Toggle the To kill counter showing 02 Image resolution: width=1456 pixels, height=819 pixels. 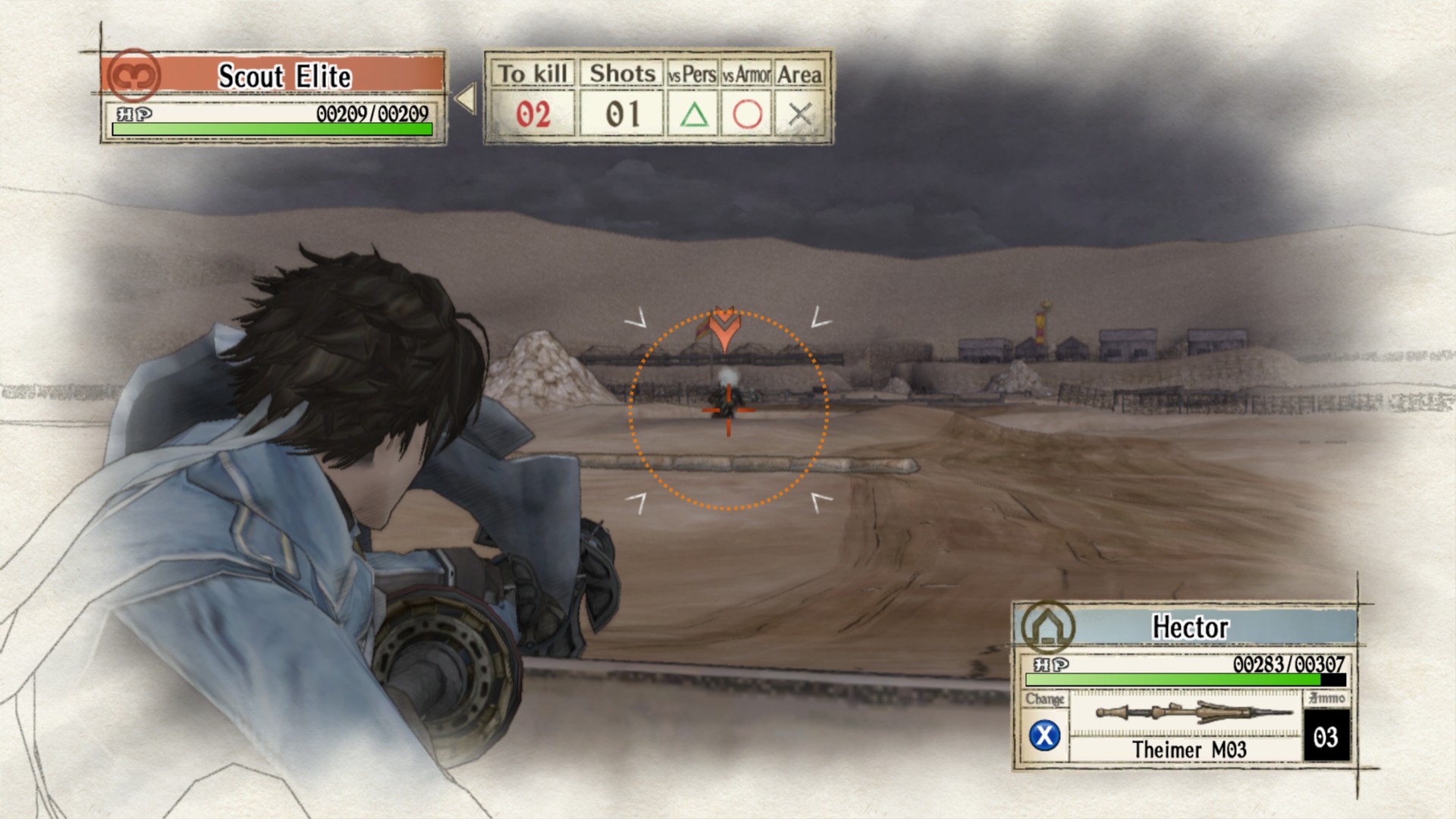[535, 113]
